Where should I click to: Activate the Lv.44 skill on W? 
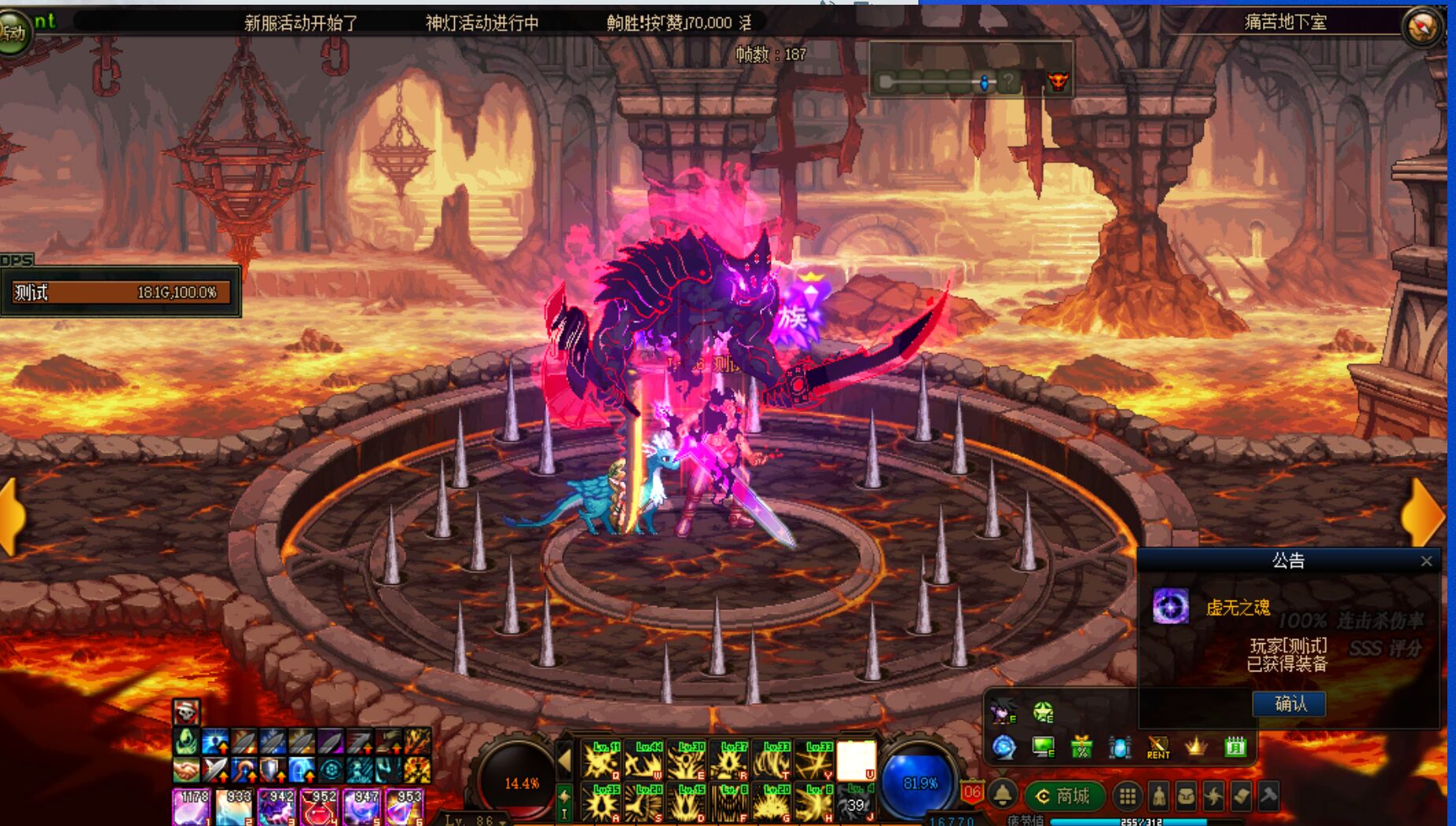pos(645,761)
